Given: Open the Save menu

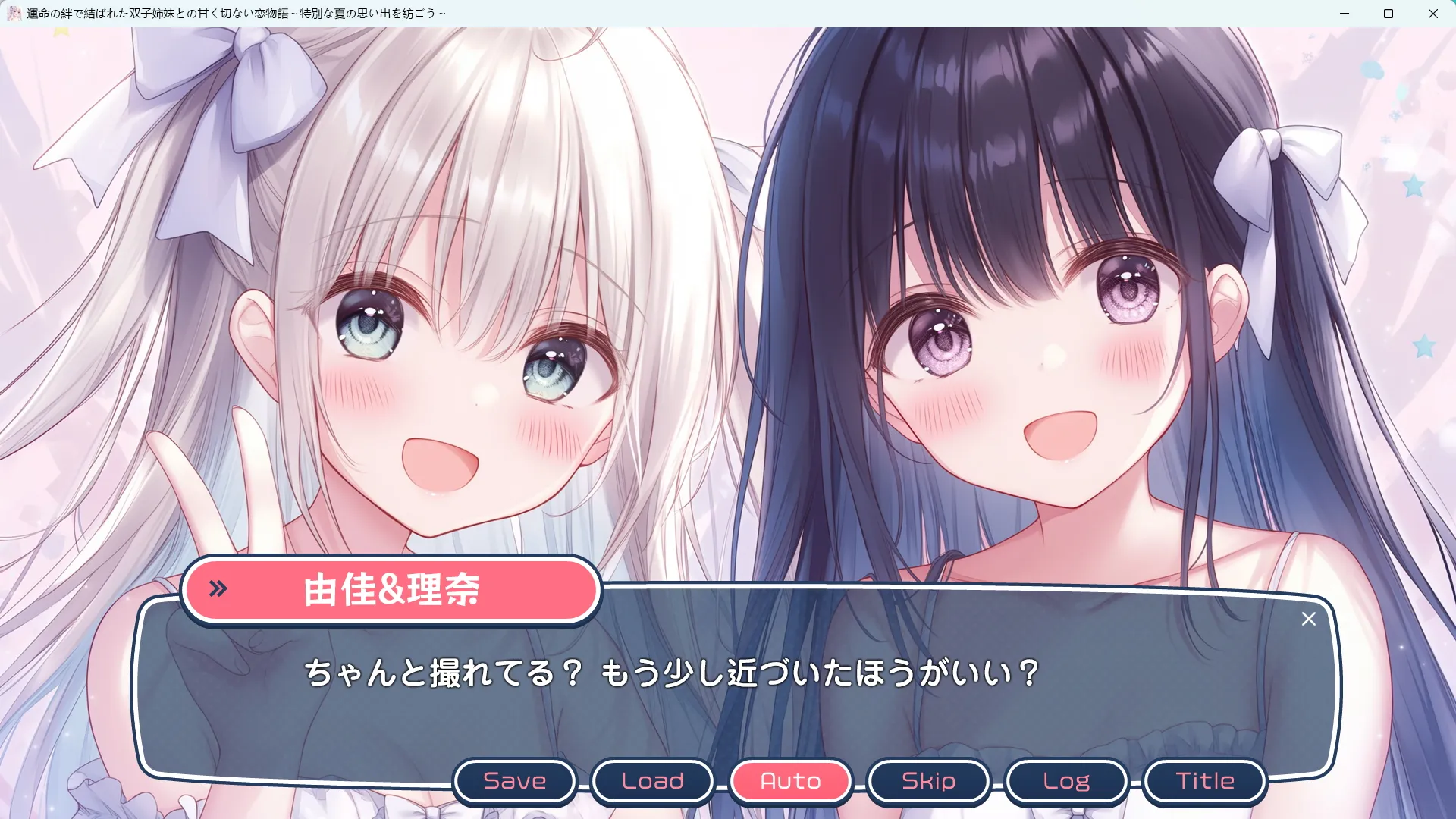Looking at the screenshot, I should coord(515,781).
